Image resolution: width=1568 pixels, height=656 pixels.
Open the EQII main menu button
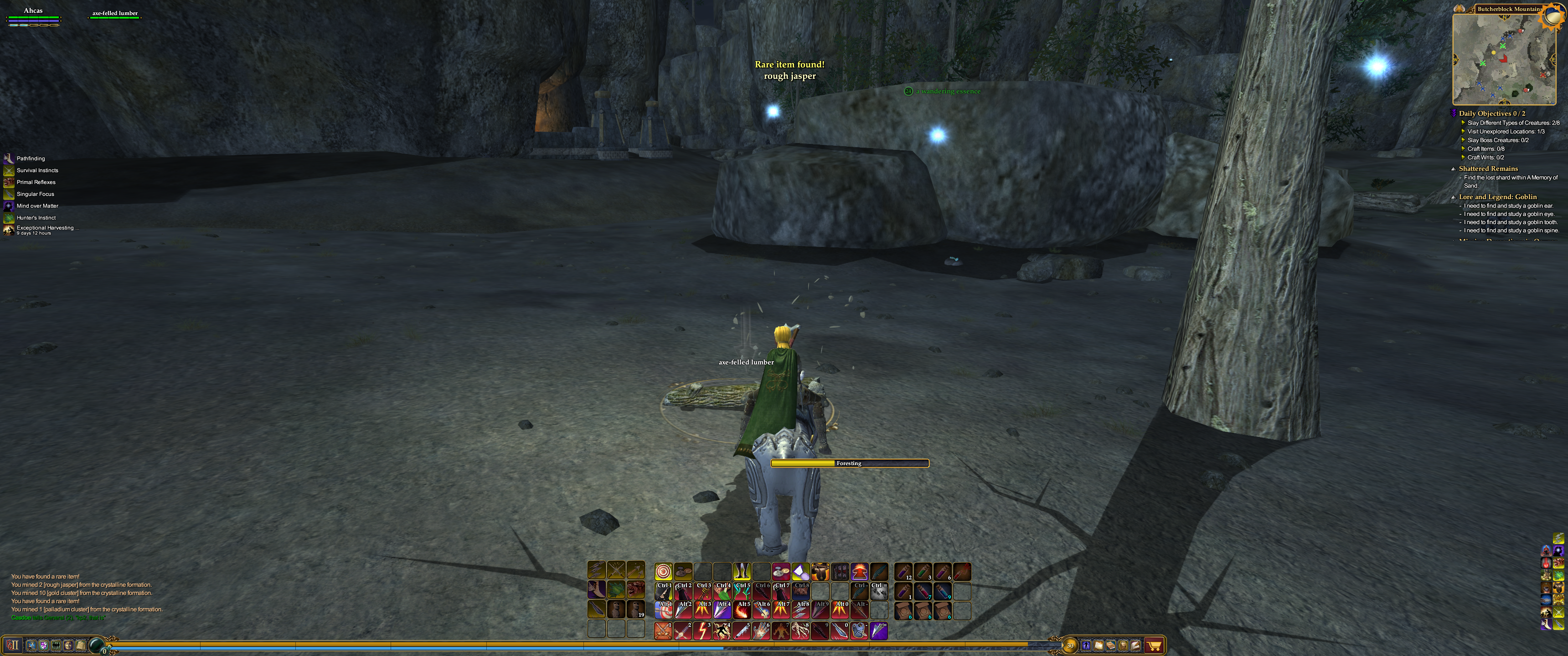click(x=13, y=645)
